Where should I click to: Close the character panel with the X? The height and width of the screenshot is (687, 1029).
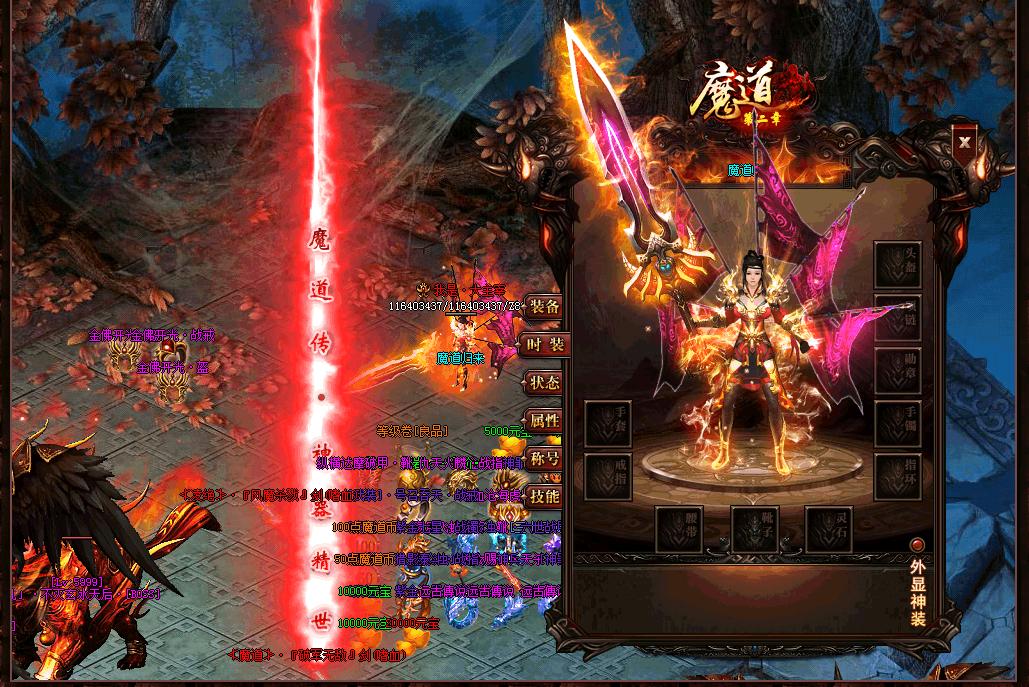(964, 142)
